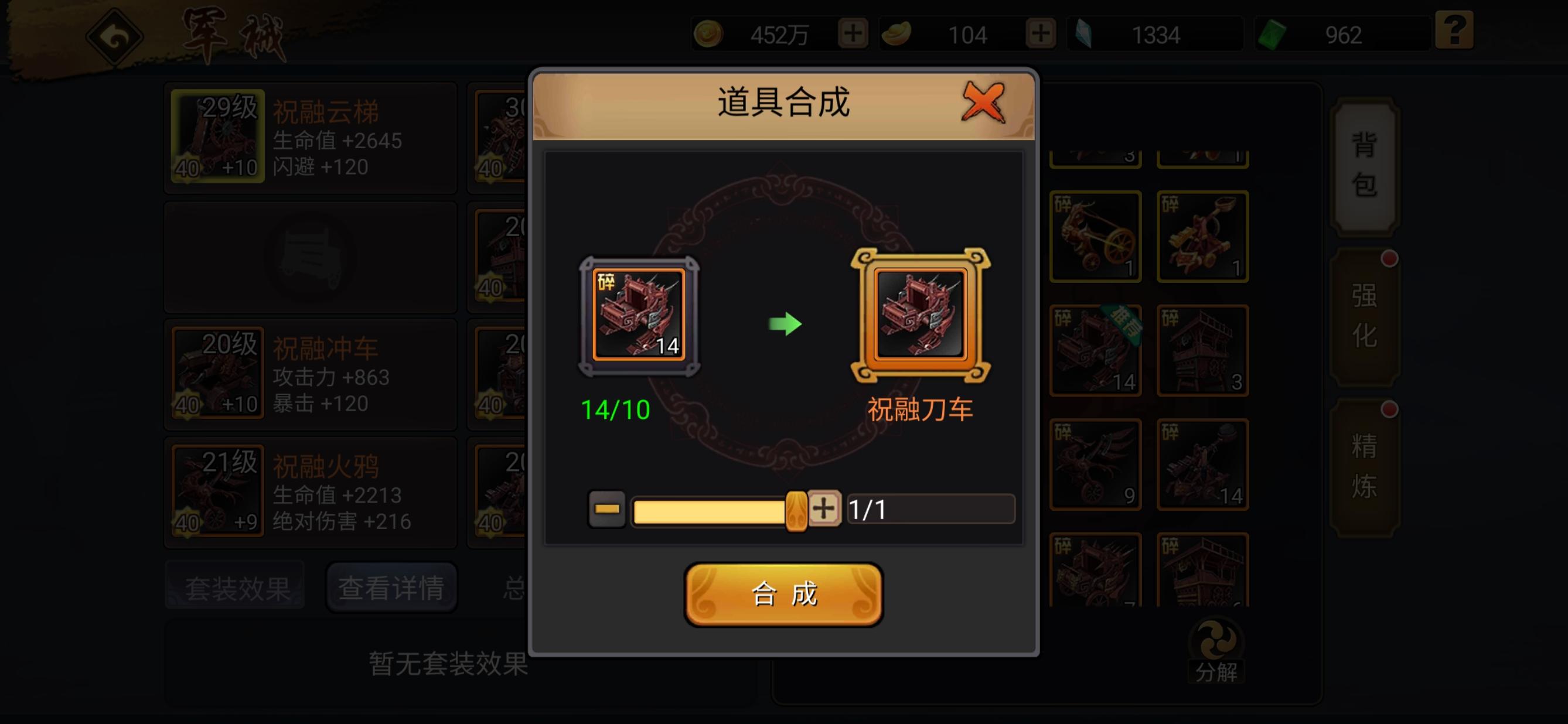Click the gold coin currency icon
Viewport: 1568px width, 724px height.
[710, 35]
